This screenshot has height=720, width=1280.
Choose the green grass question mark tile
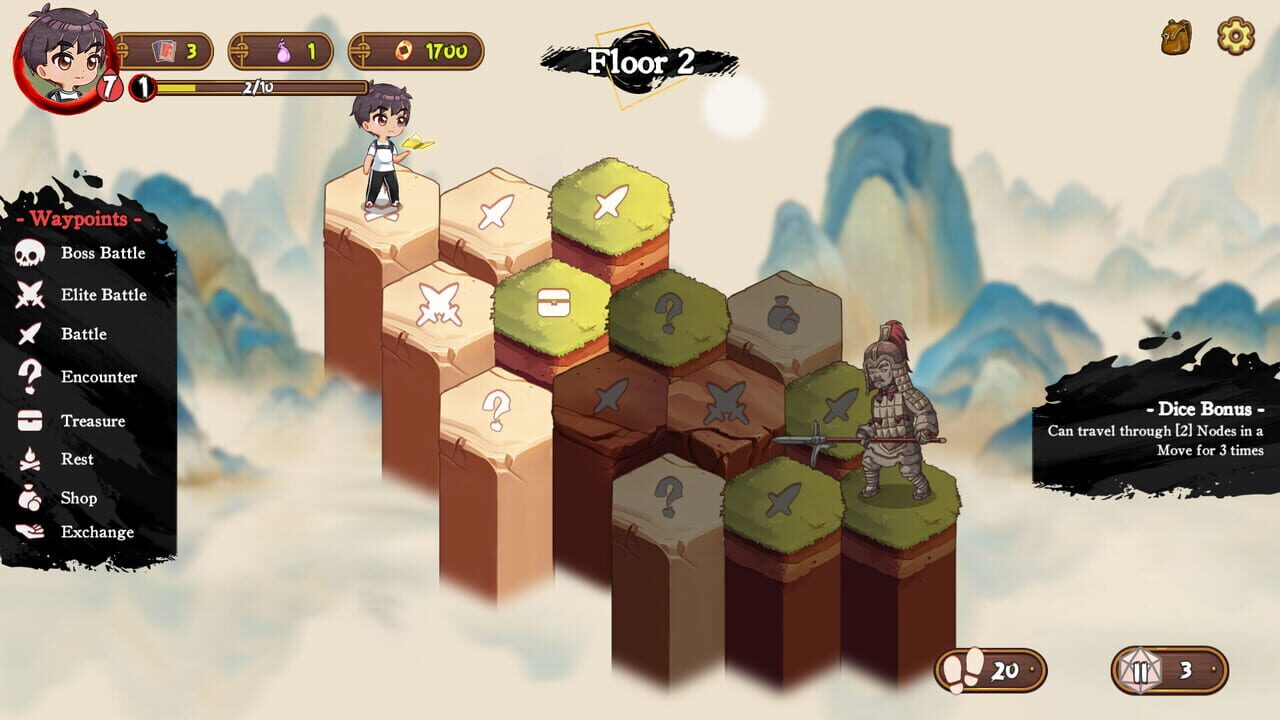click(668, 314)
